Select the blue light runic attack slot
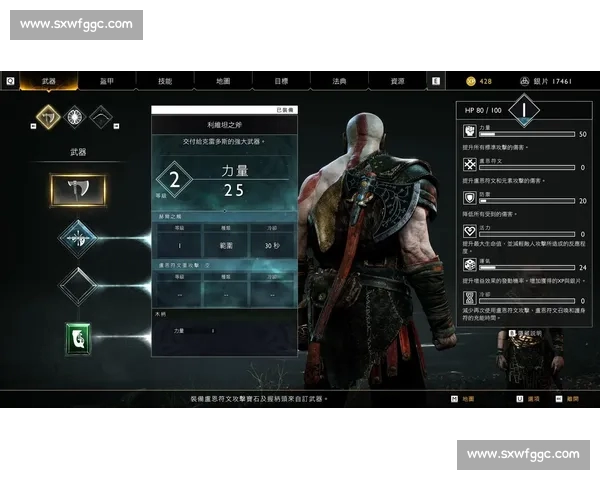 [77, 238]
